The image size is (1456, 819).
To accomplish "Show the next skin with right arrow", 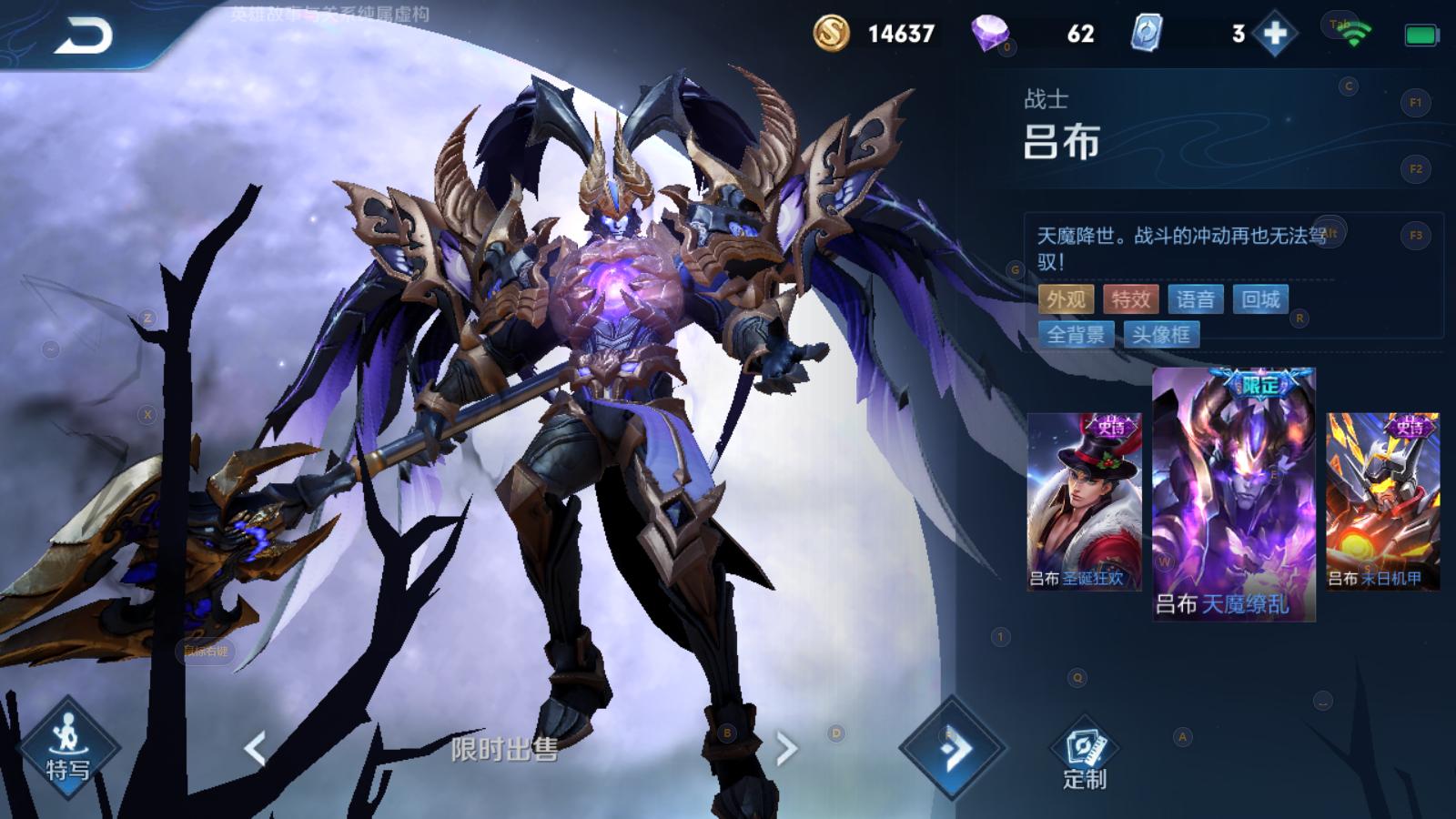I will pos(786,749).
